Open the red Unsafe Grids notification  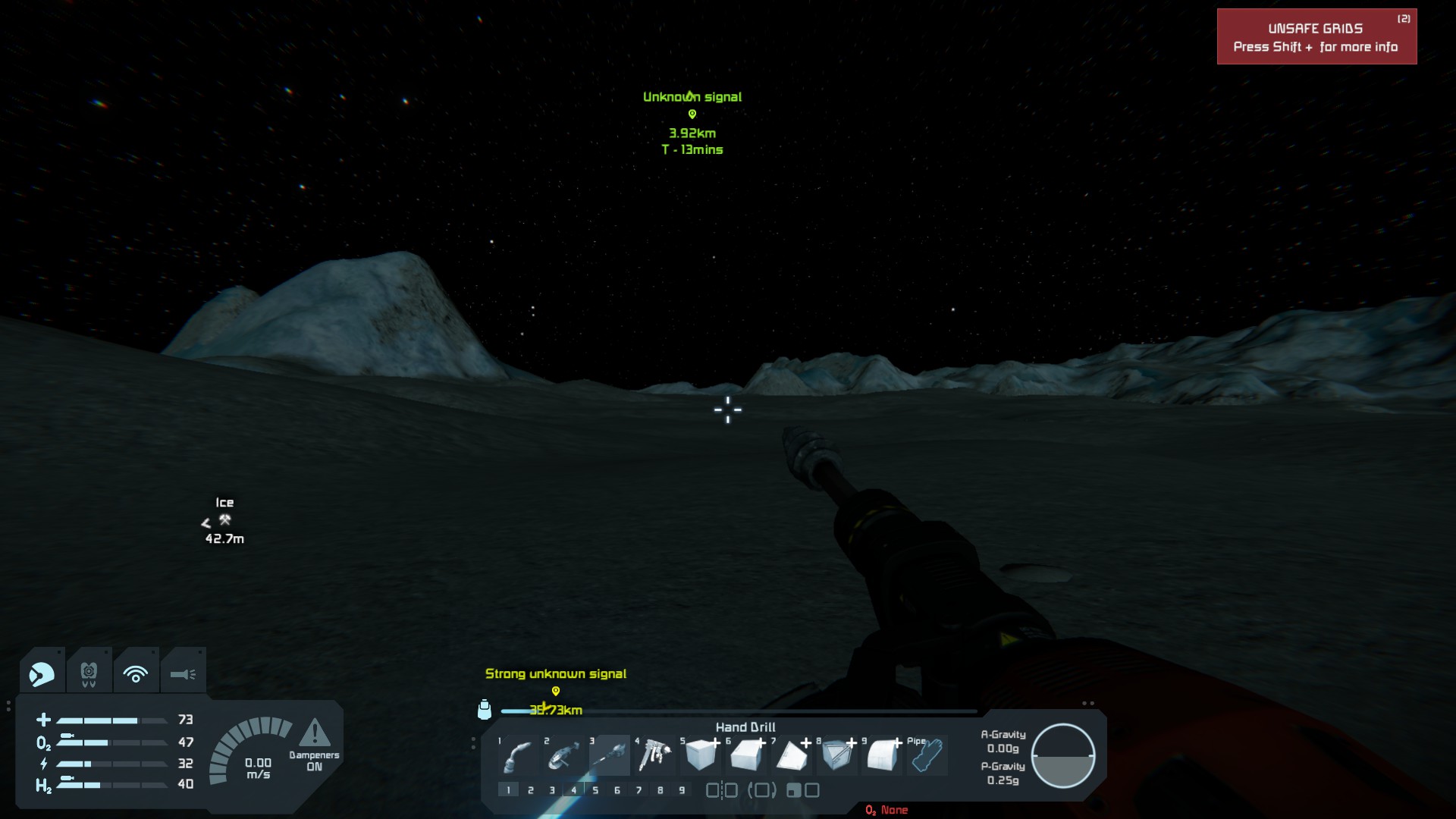point(1316,37)
